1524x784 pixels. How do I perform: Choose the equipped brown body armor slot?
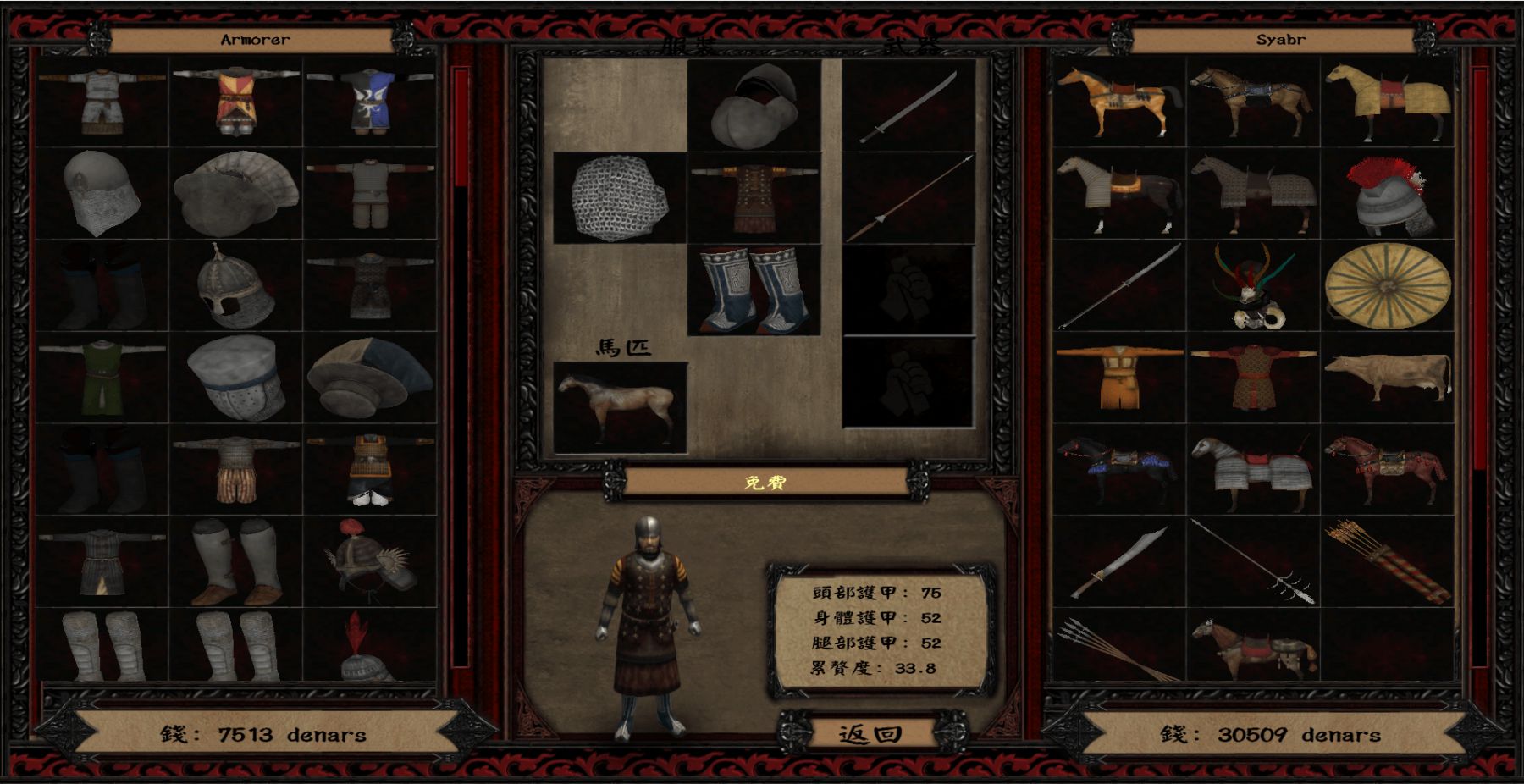pyautogui.click(x=754, y=198)
